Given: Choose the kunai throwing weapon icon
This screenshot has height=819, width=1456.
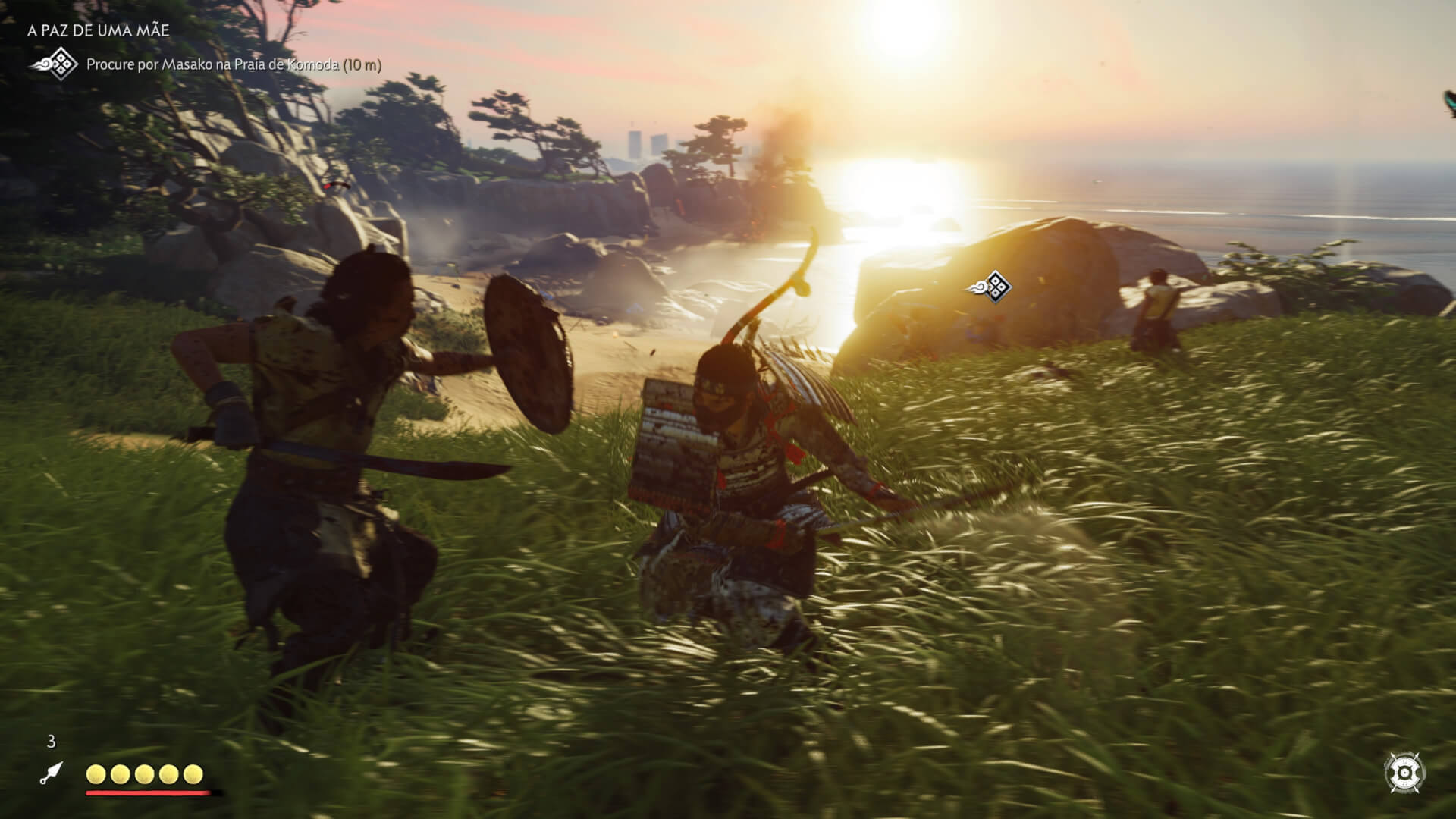Looking at the screenshot, I should point(52,773).
